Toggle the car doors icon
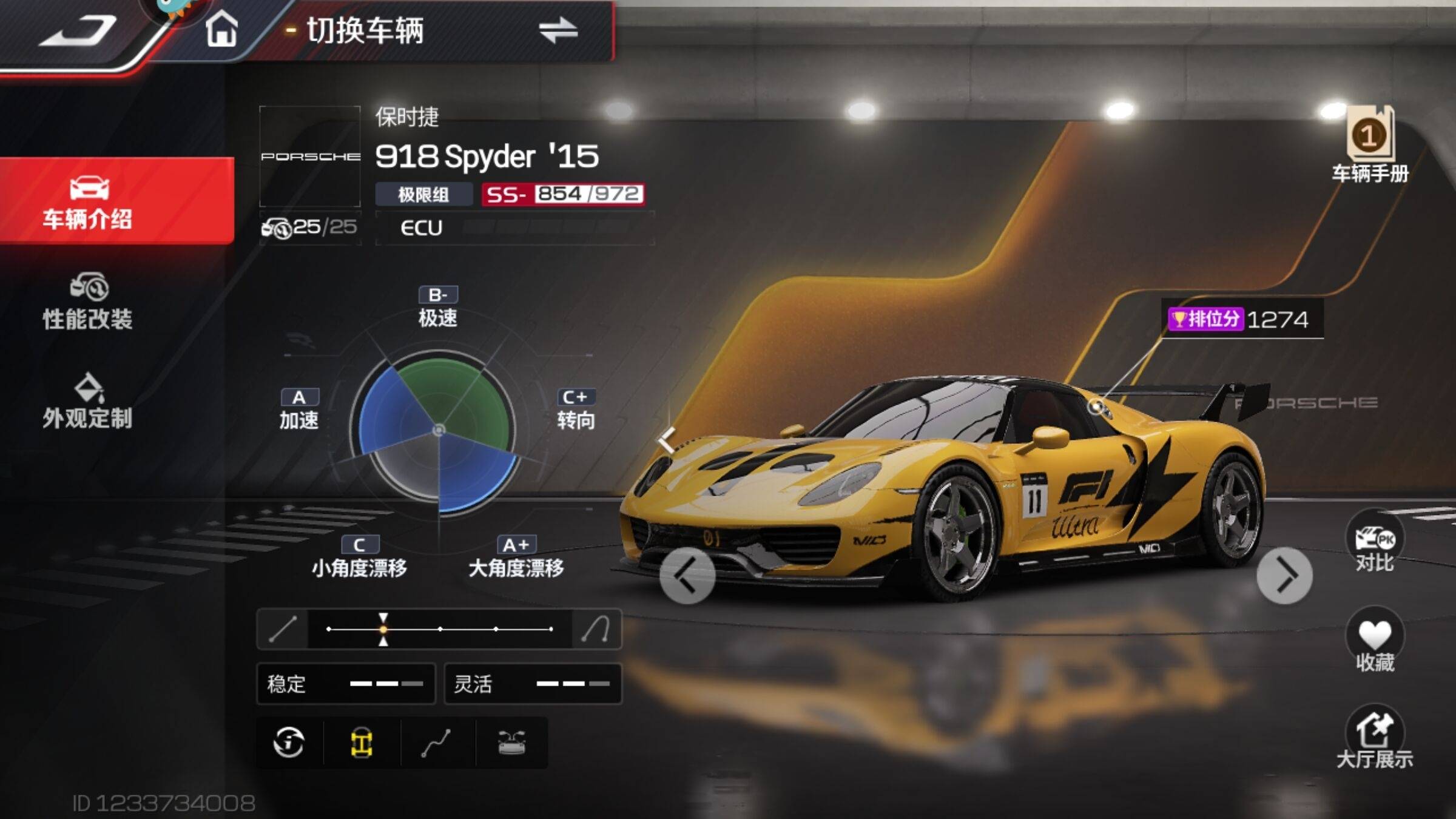 [x=511, y=743]
